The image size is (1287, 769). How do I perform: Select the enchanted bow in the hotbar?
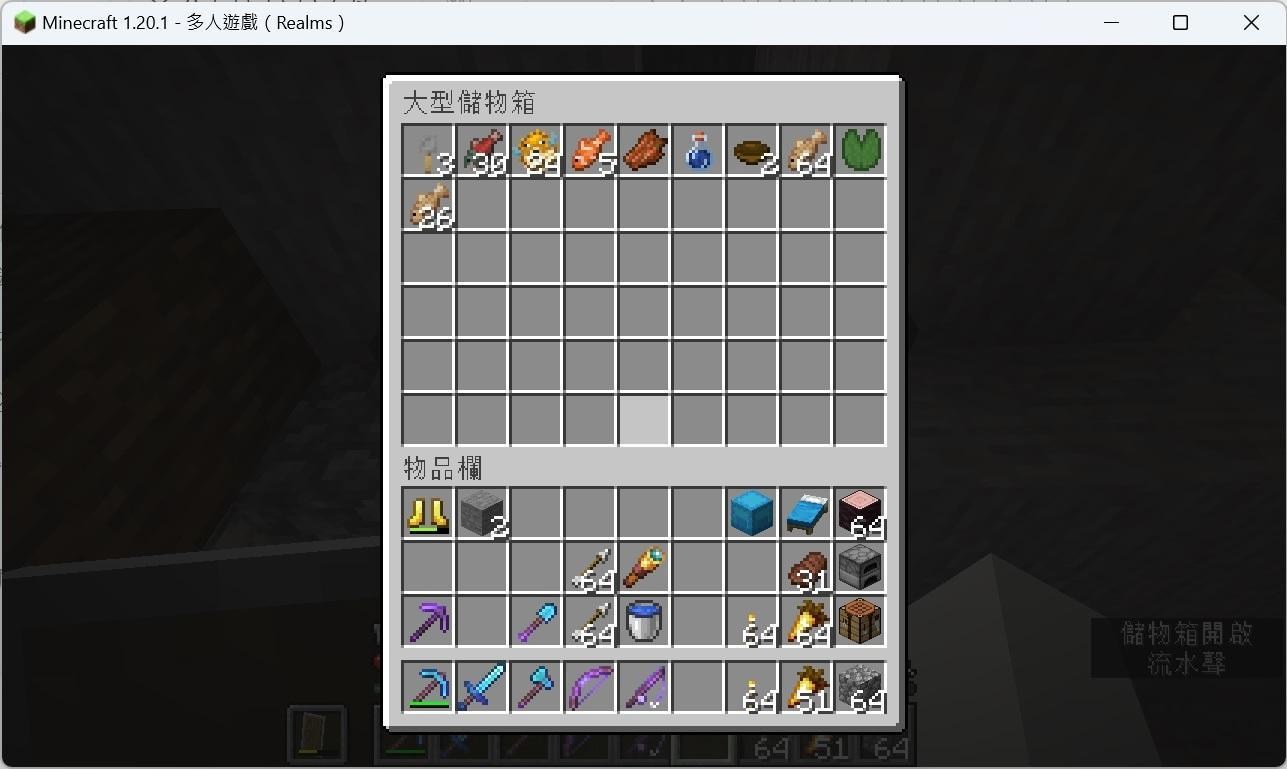(589, 686)
